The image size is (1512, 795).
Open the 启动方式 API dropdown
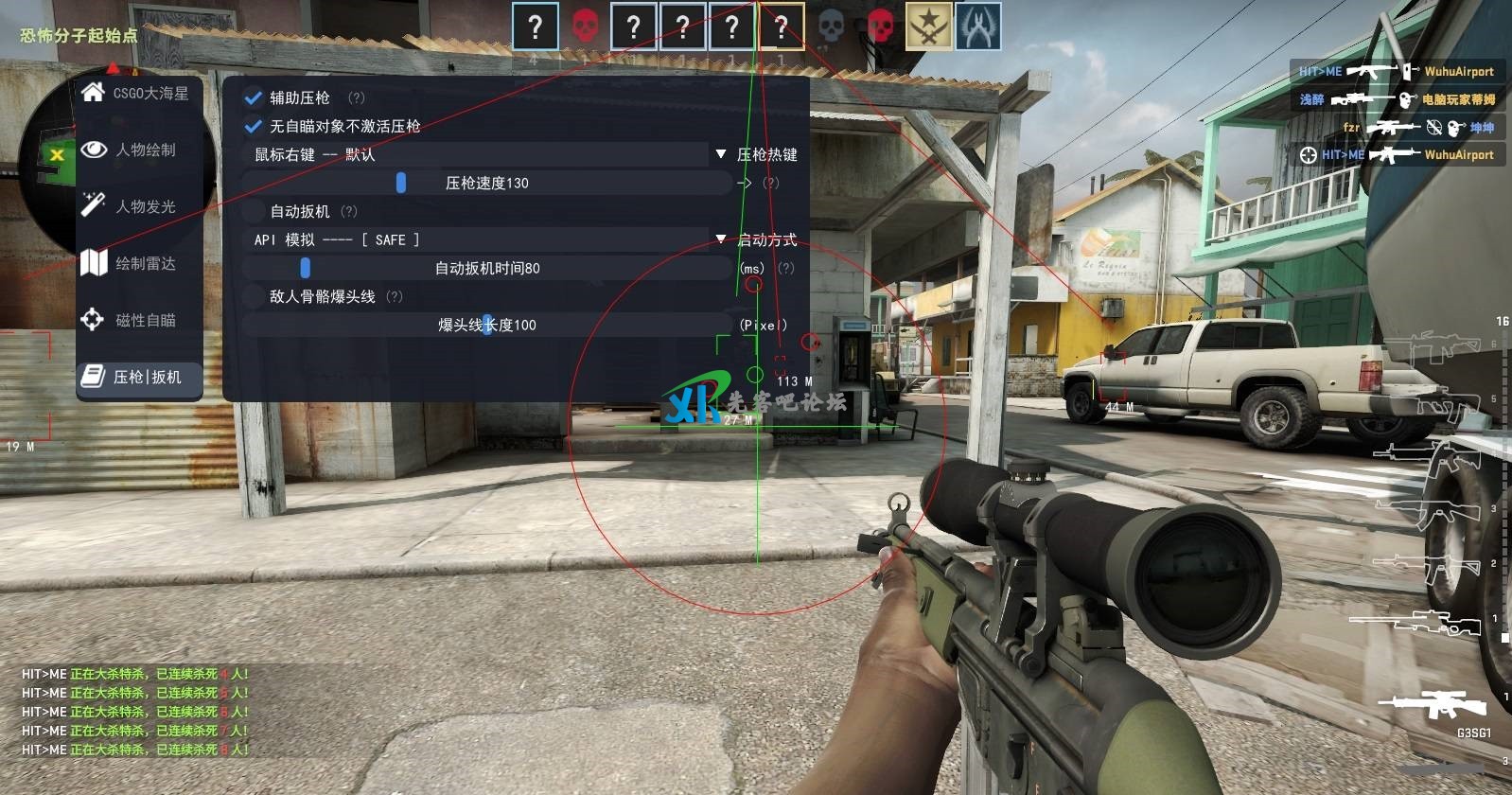click(721, 239)
